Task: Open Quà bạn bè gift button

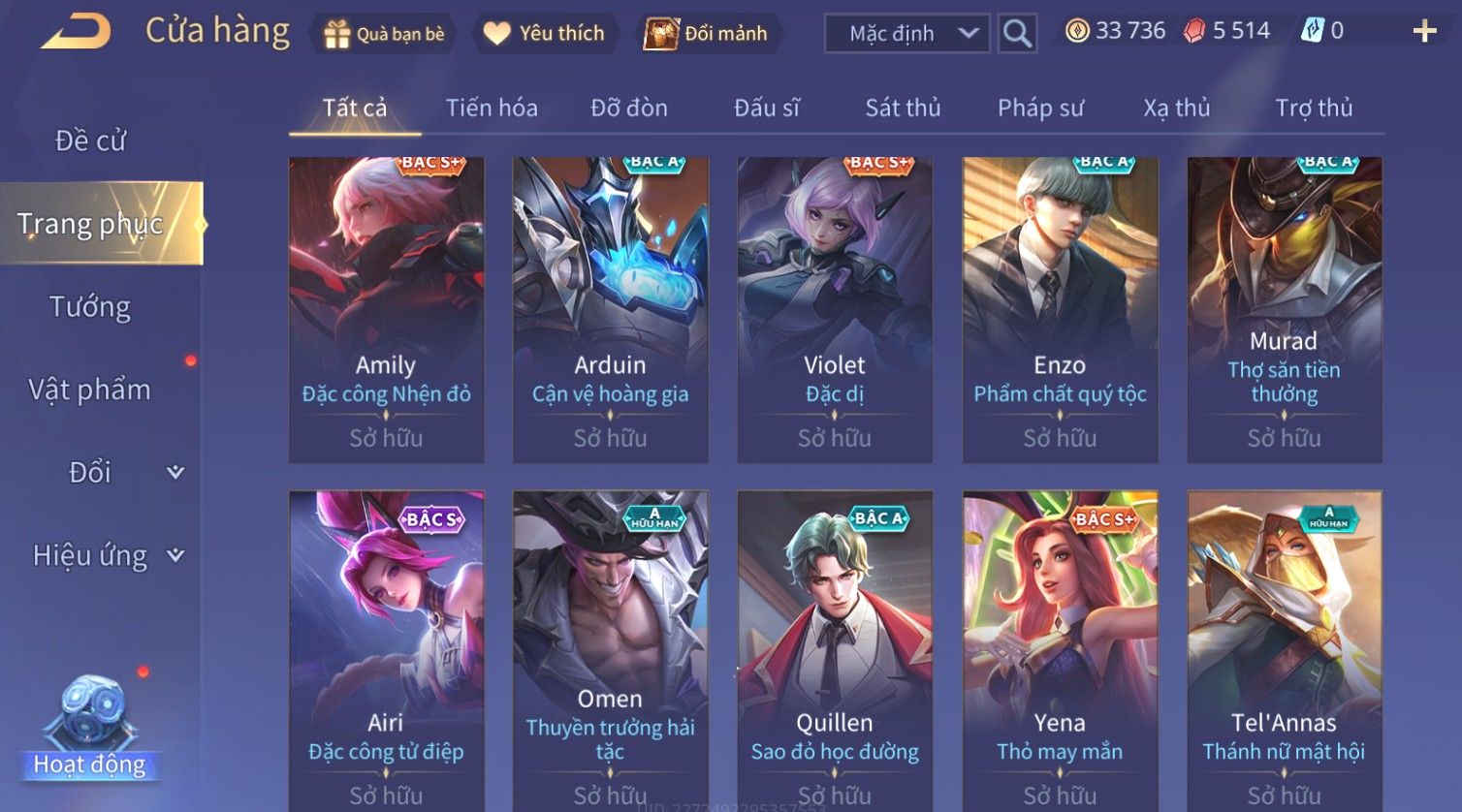Action: pos(385,34)
